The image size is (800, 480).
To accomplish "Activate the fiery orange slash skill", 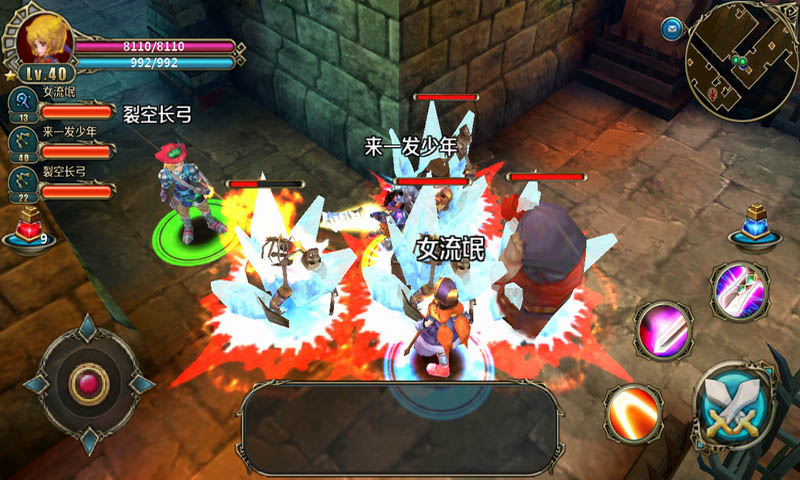I will point(632,410).
